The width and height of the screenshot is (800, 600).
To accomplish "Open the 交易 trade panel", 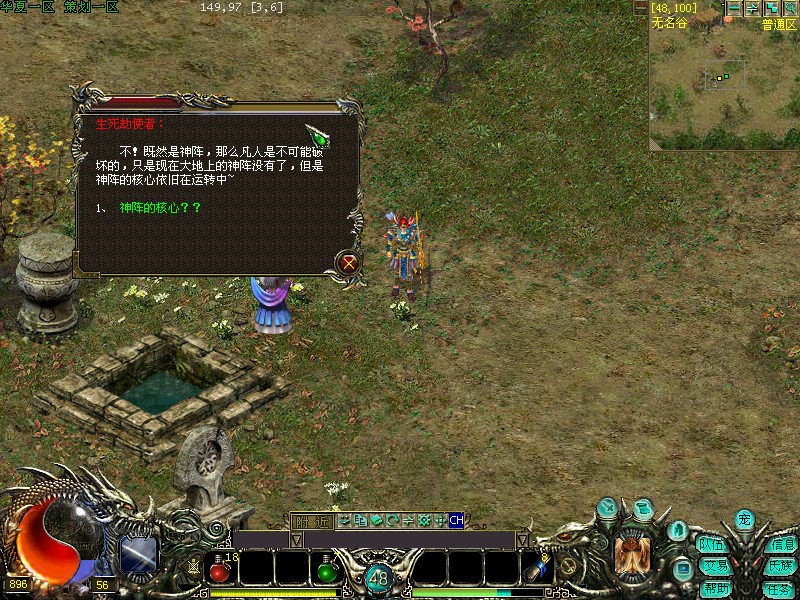I will [x=714, y=566].
